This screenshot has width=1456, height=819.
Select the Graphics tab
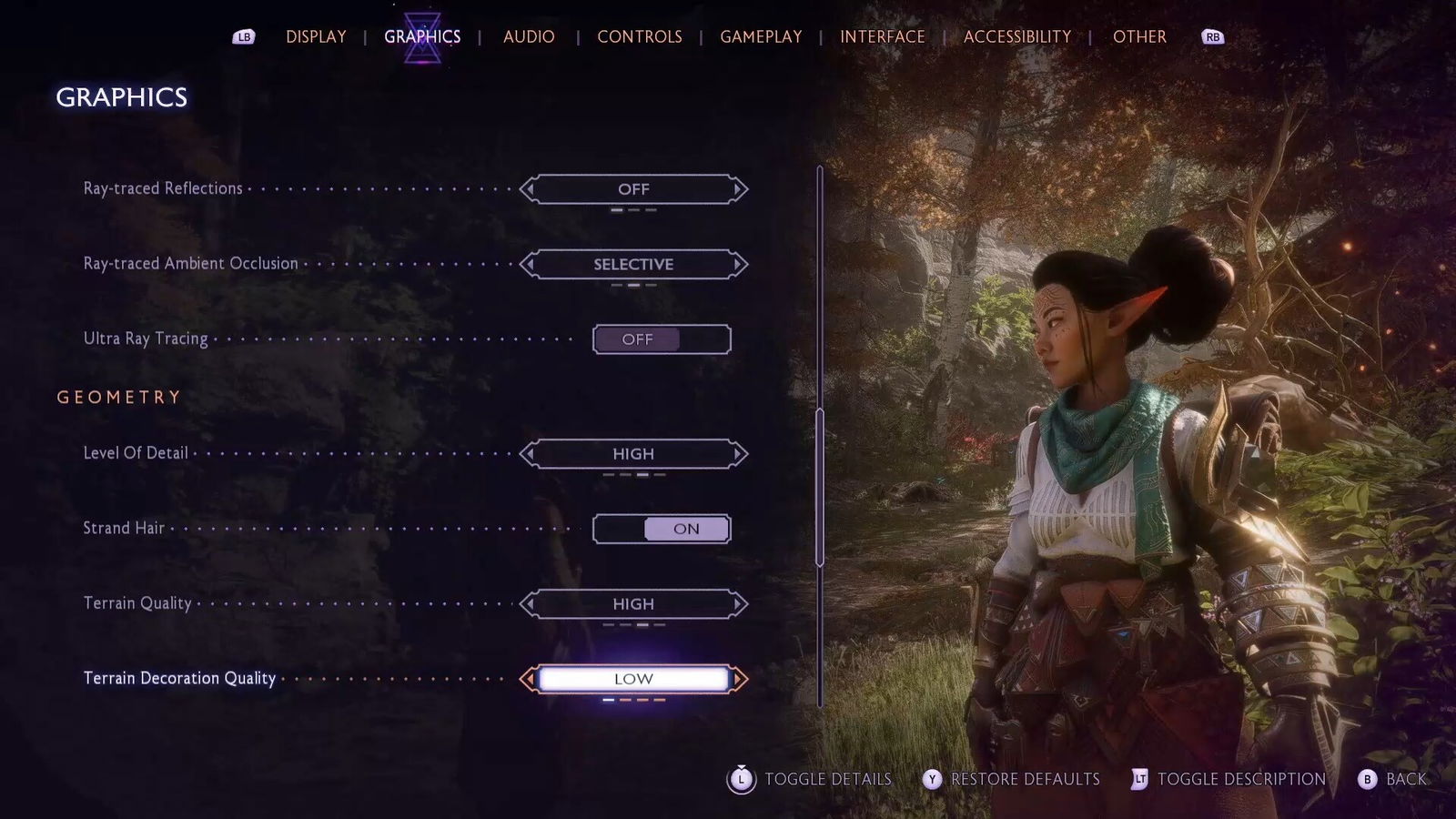422,37
